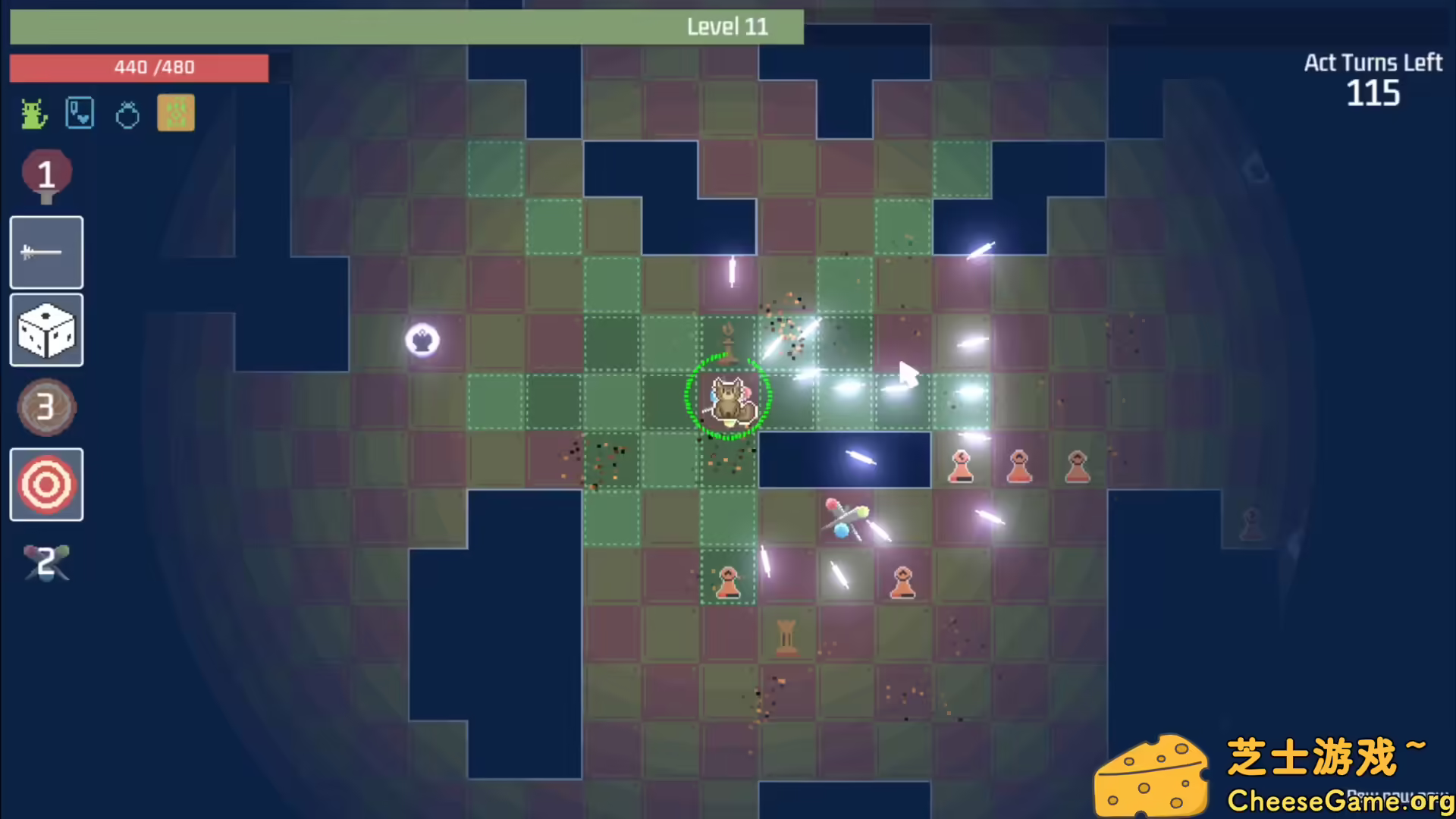Click the red health bar showing 440/480
The image size is (1456, 819).
click(139, 67)
